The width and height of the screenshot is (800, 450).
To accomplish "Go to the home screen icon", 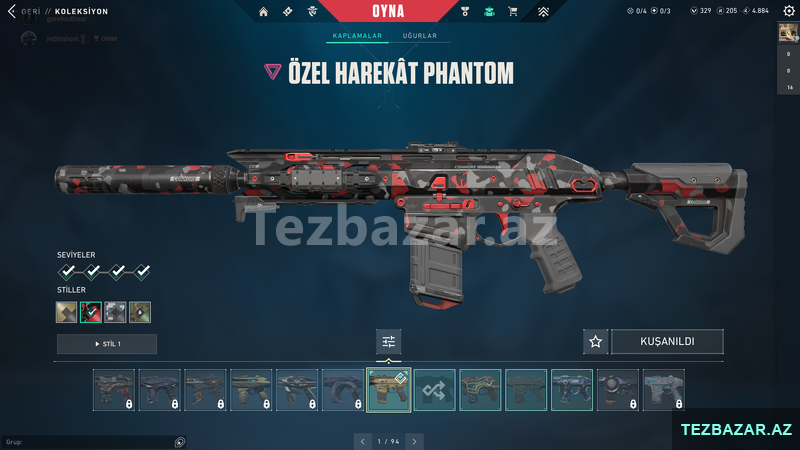I will (x=263, y=12).
